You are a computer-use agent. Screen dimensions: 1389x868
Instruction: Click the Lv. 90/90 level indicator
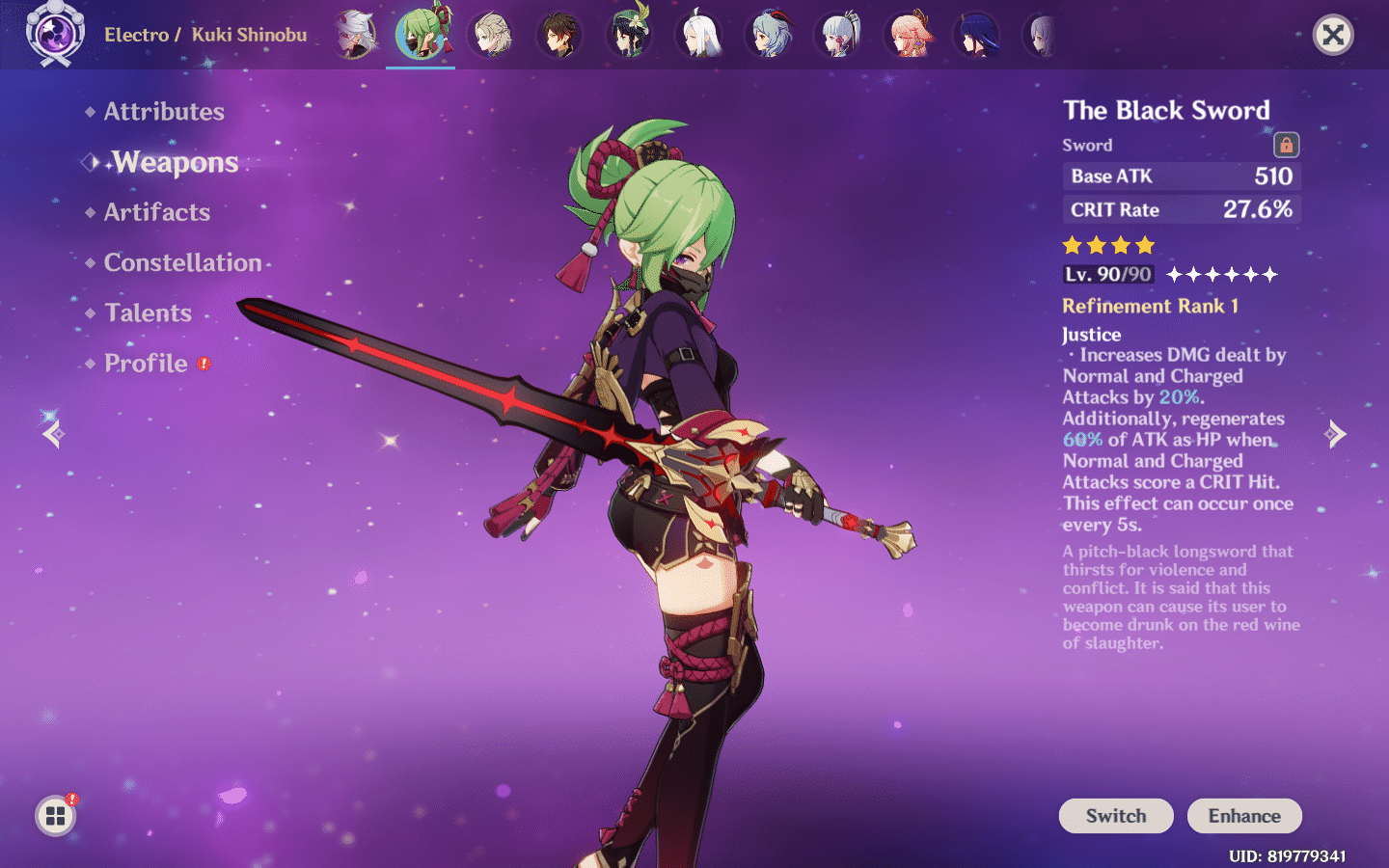coord(1107,274)
